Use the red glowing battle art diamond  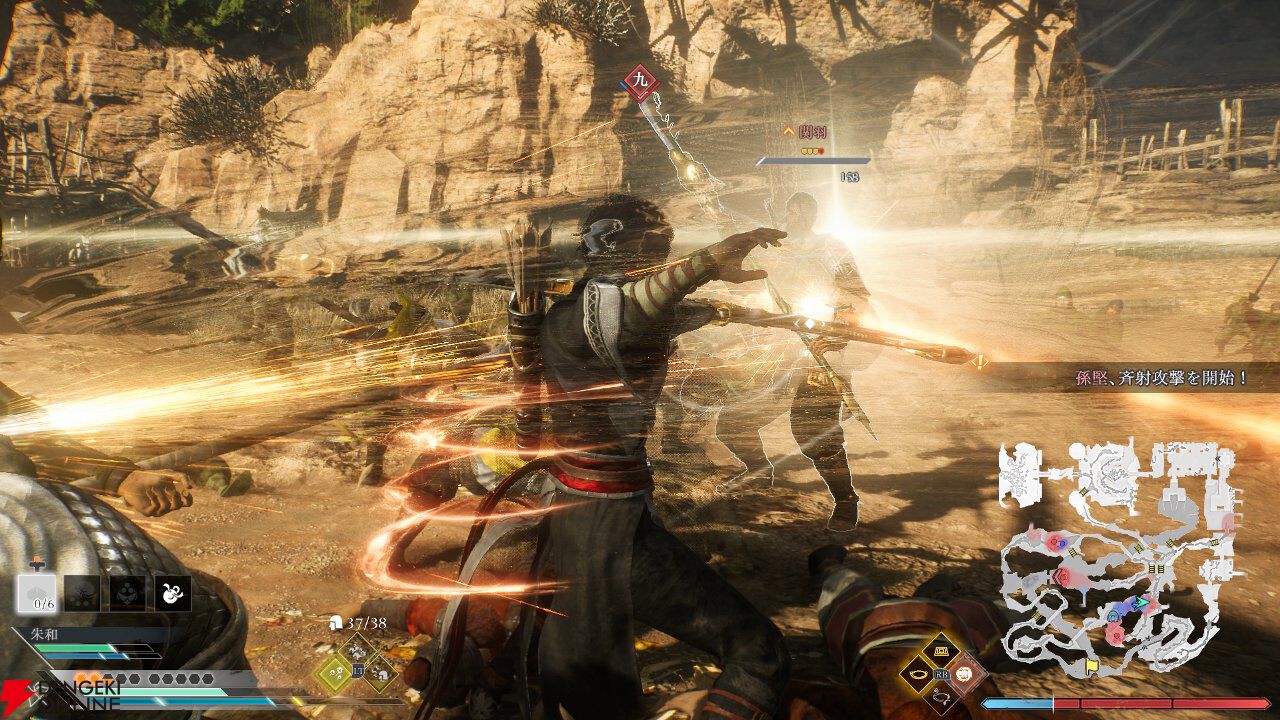pyautogui.click(x=963, y=673)
